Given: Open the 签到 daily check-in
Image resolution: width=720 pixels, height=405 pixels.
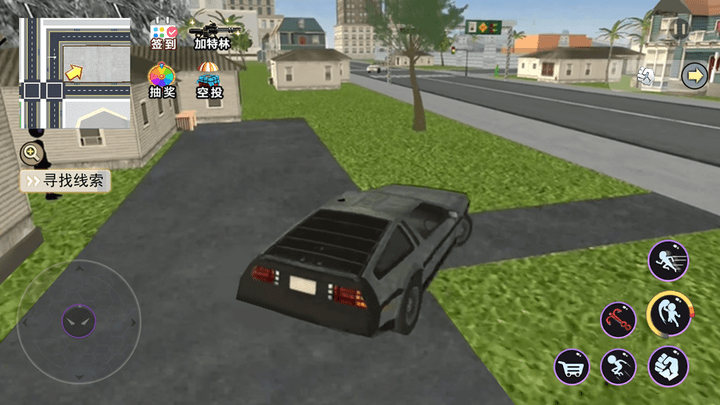Looking at the screenshot, I should point(163,36).
